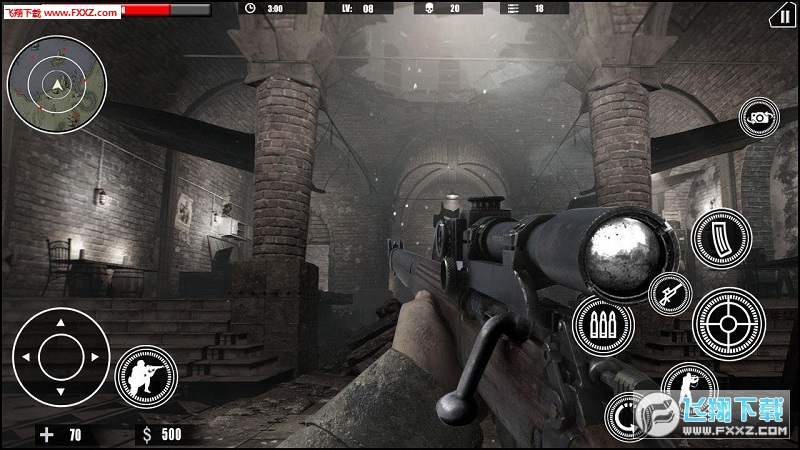Pause the game with the top-right button
800x450 pixels.
[x=779, y=15]
